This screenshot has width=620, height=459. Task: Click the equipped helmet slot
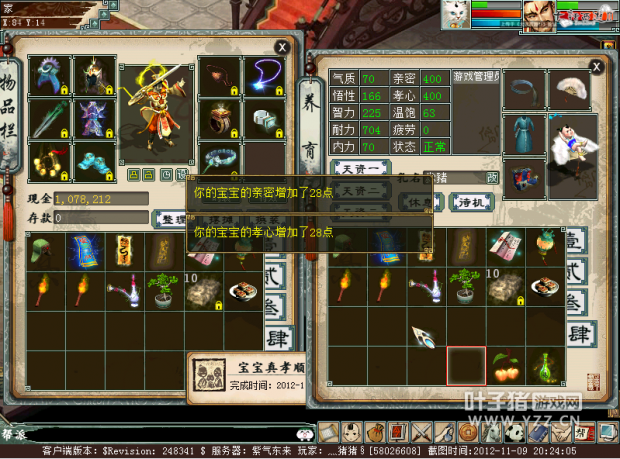tap(93, 74)
